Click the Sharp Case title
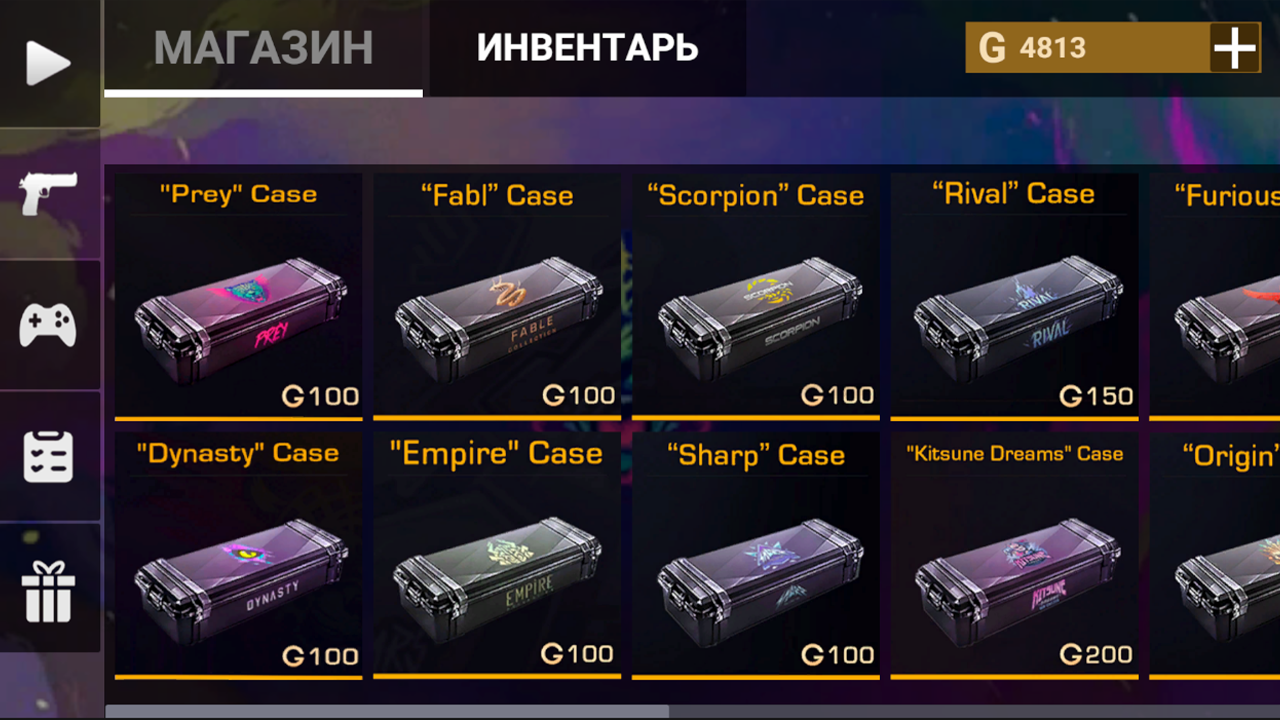 click(x=756, y=455)
